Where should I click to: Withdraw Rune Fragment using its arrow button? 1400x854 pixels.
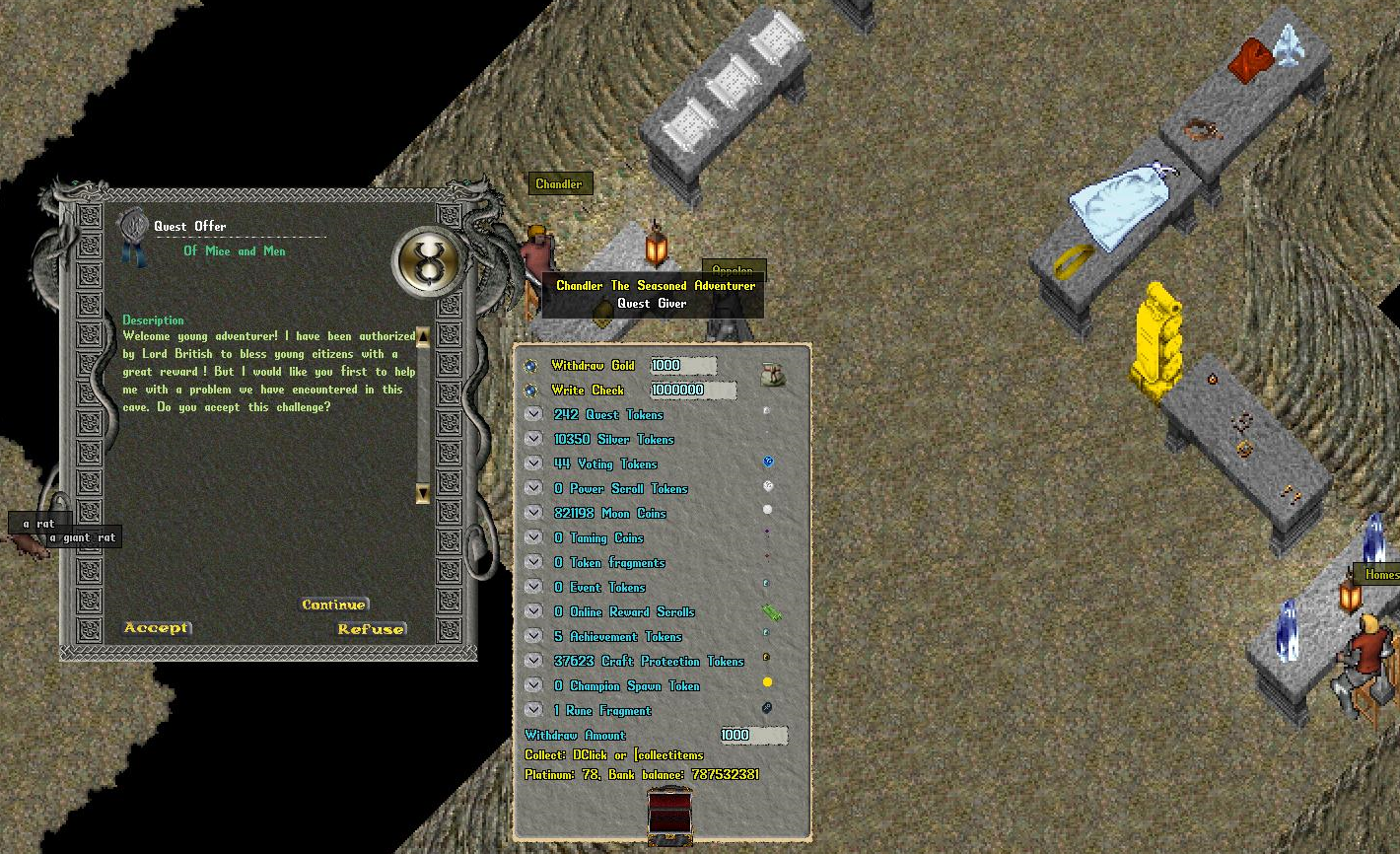tap(533, 710)
